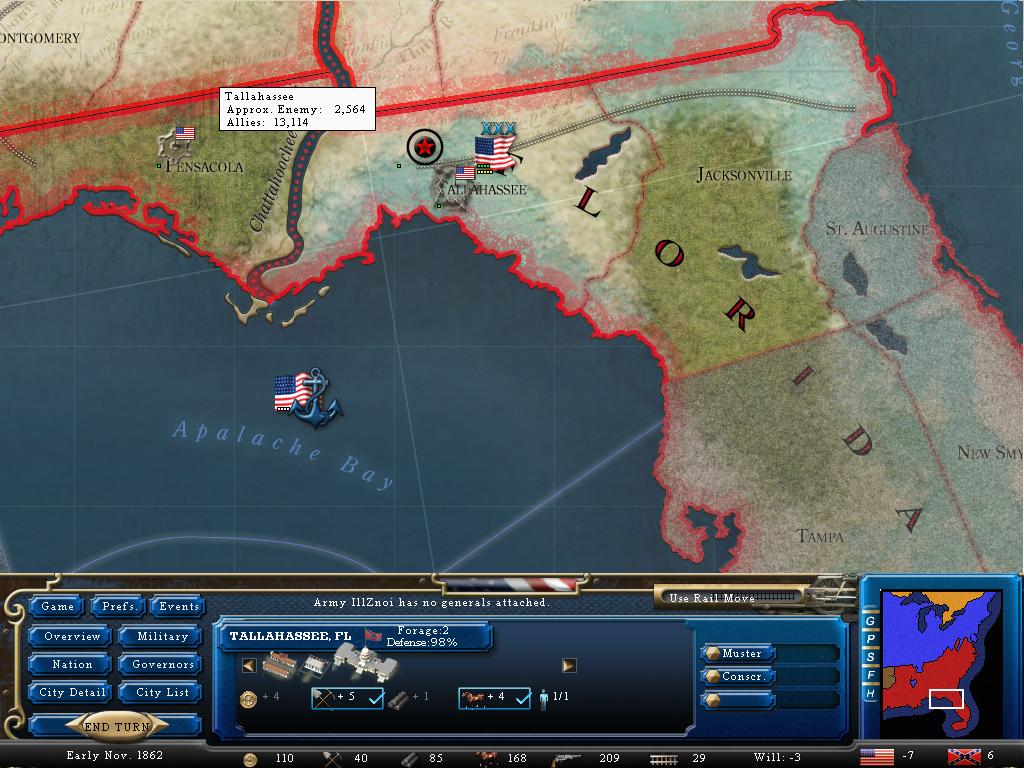End the current turn
The image size is (1024, 768).
coord(117,727)
